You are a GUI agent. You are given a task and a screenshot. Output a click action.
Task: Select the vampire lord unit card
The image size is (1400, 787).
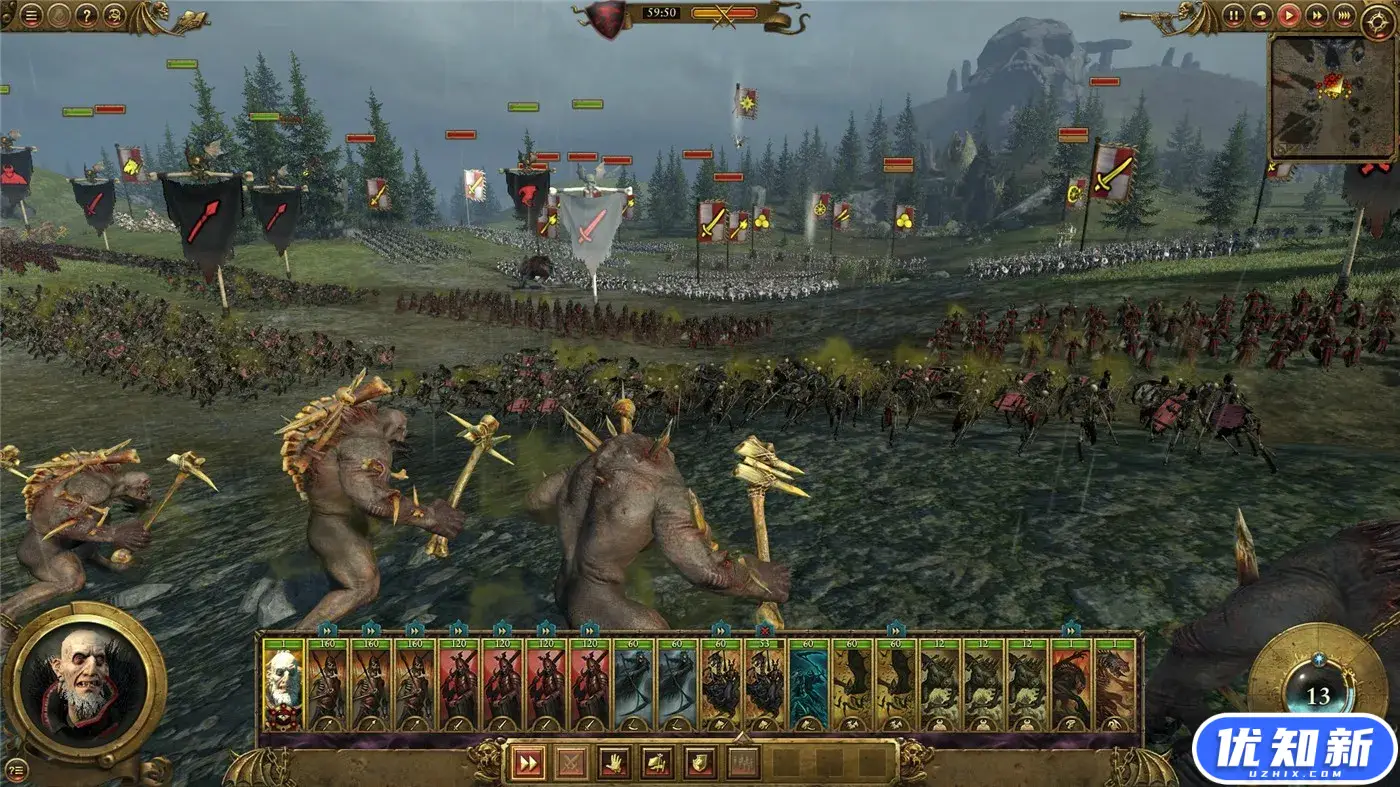pos(283,686)
